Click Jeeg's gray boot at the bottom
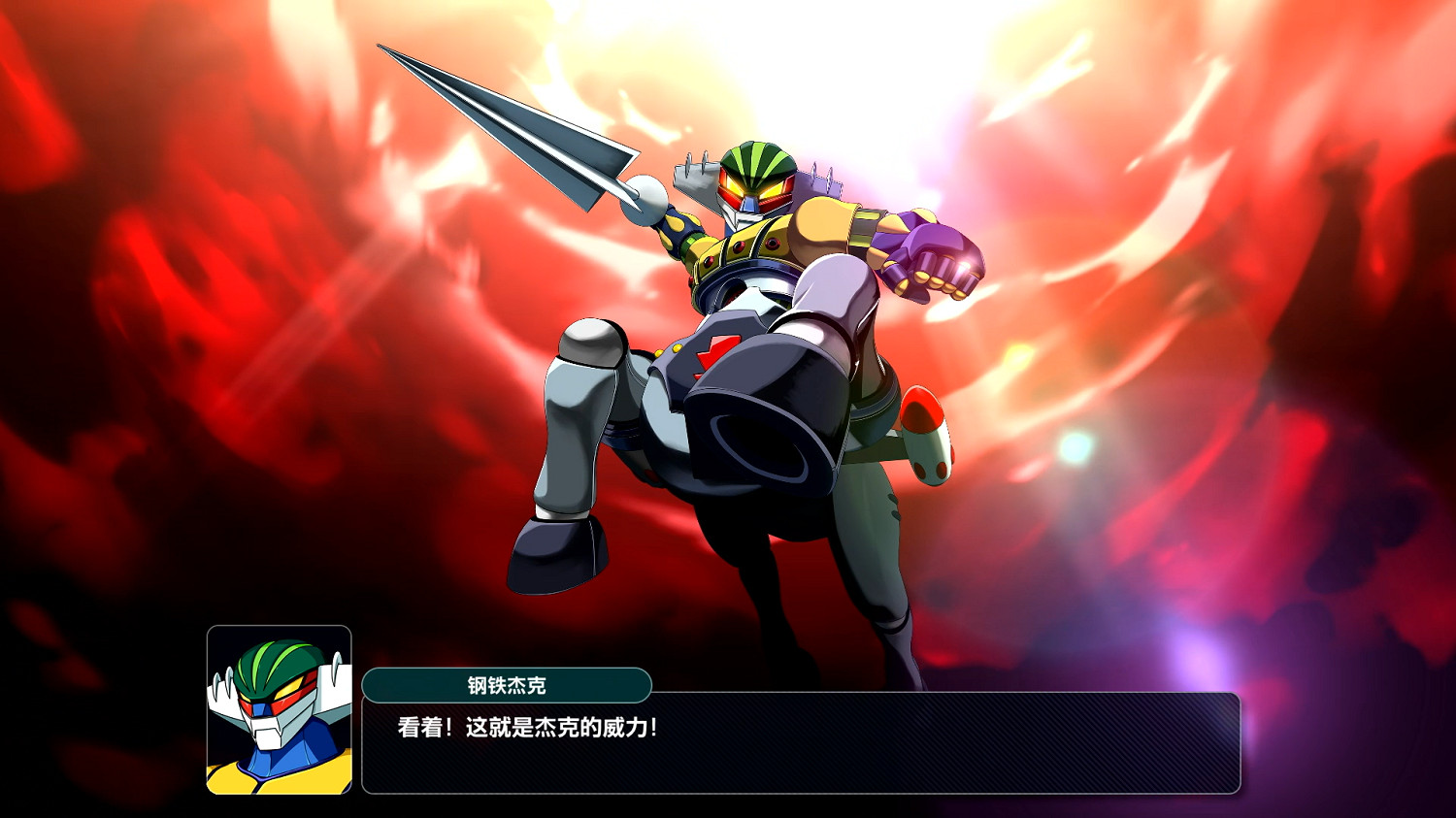1456x818 pixels. [x=553, y=548]
